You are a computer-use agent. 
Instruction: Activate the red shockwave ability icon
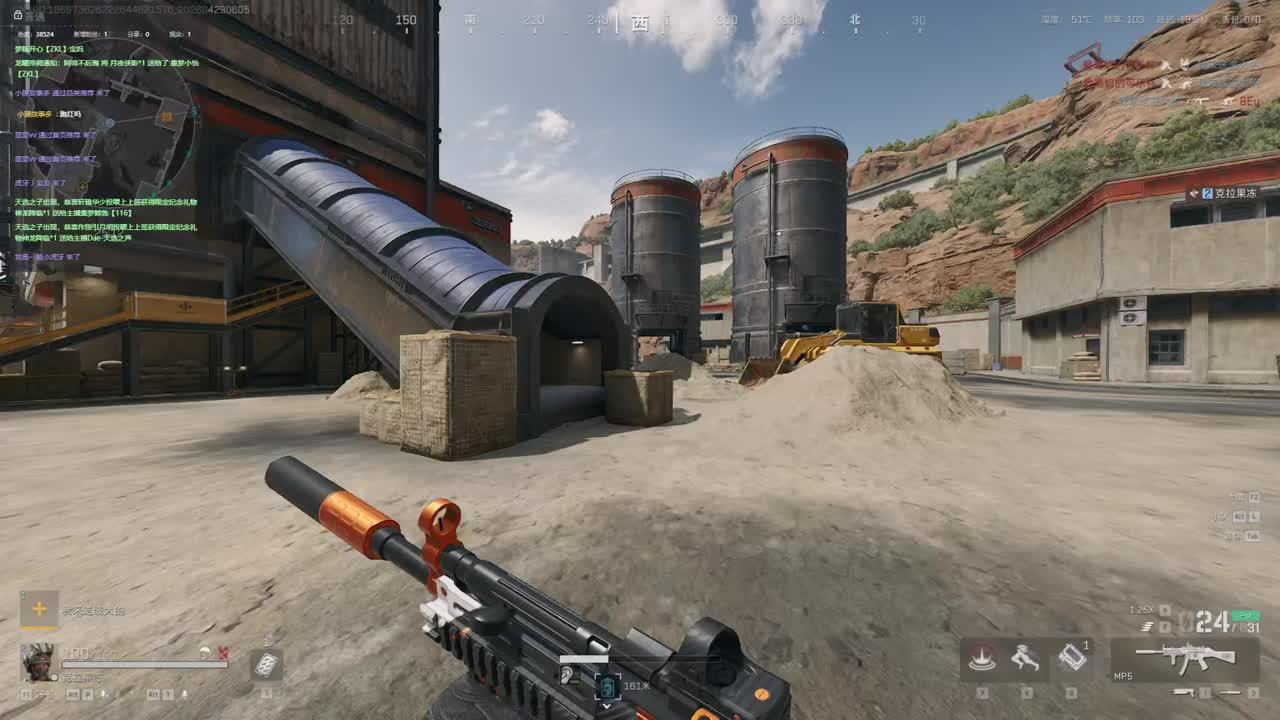(982, 658)
